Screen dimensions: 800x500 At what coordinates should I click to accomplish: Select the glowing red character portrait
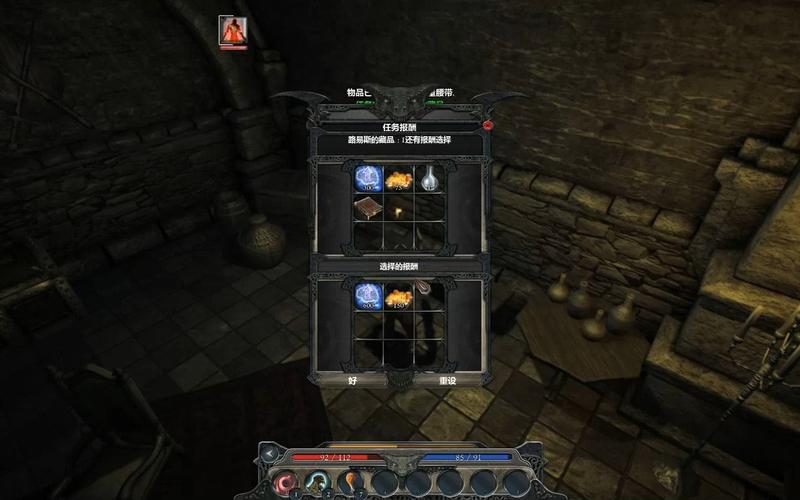(233, 31)
